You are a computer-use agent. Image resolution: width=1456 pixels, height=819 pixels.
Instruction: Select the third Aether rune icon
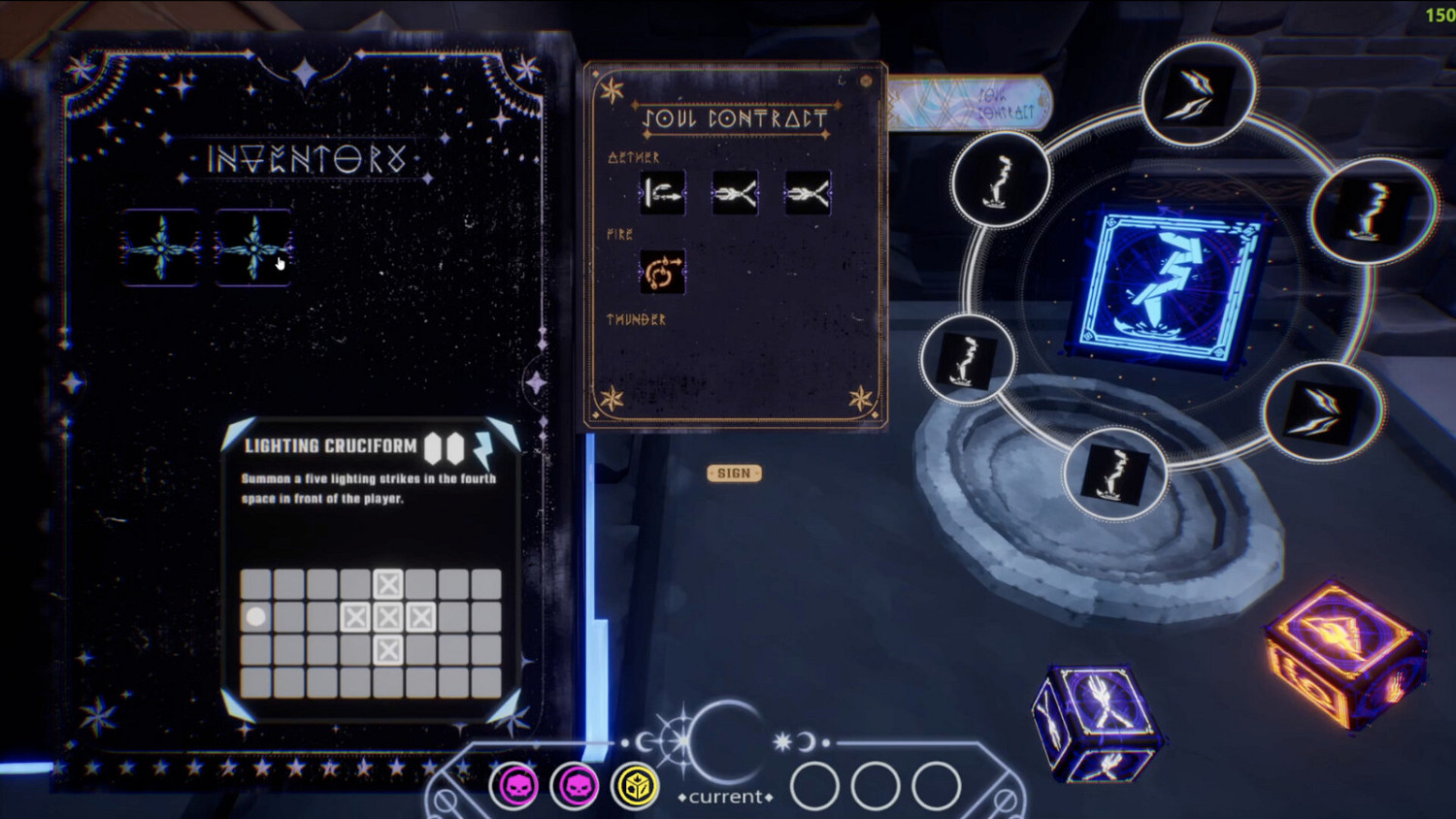808,191
